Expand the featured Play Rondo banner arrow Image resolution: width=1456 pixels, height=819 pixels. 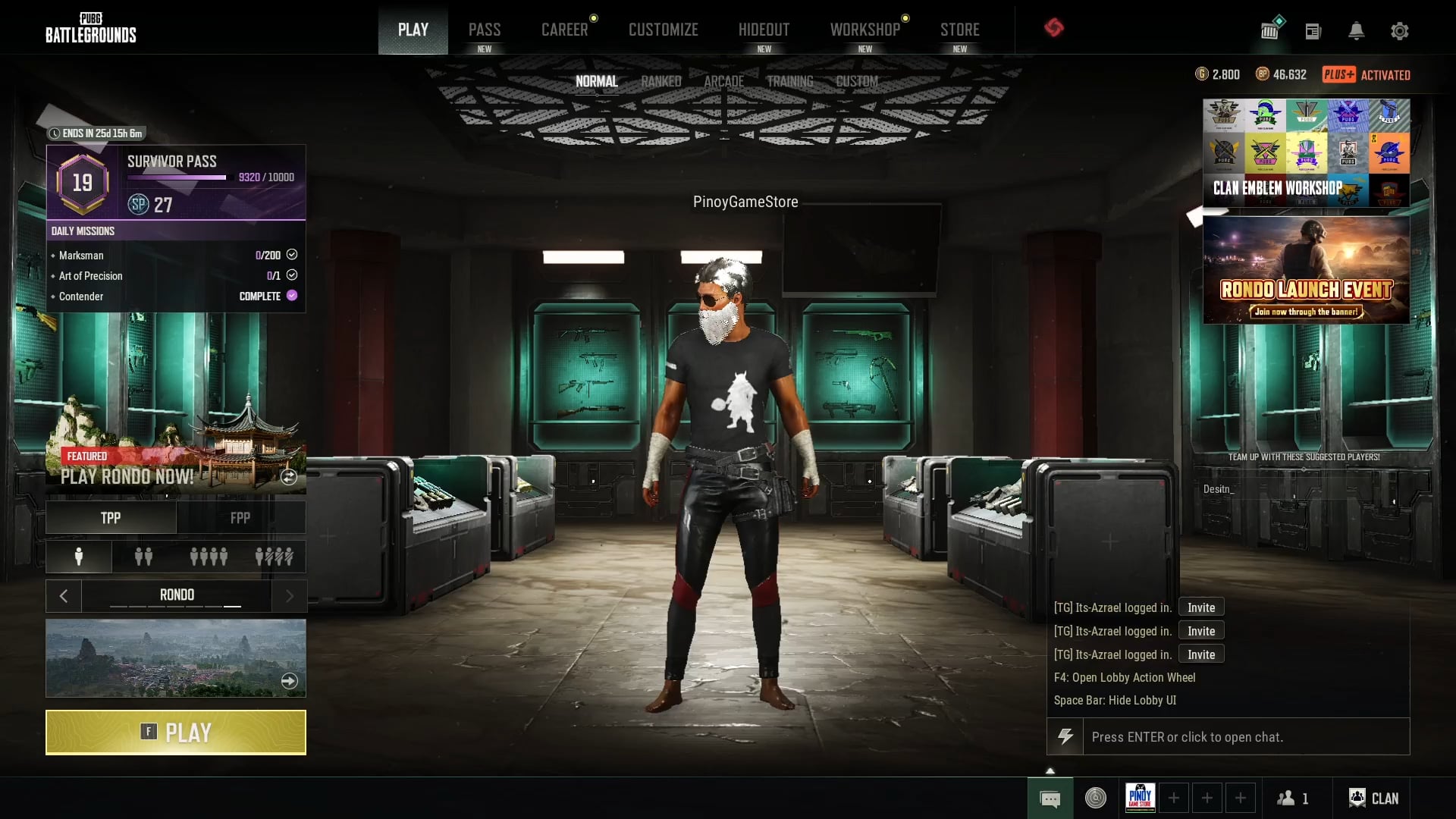coord(288,478)
